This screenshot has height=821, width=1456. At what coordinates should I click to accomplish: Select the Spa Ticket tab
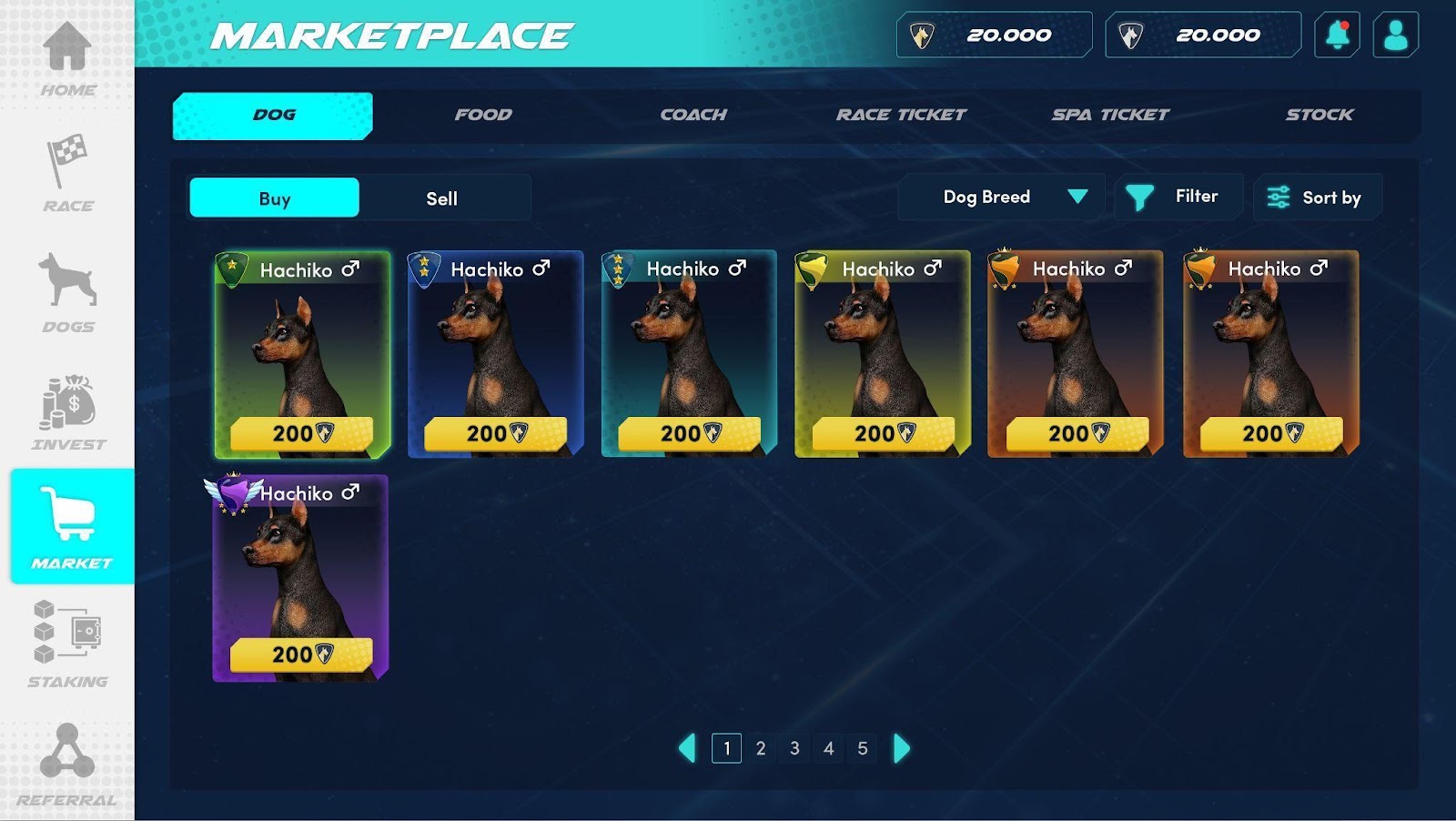[1110, 115]
